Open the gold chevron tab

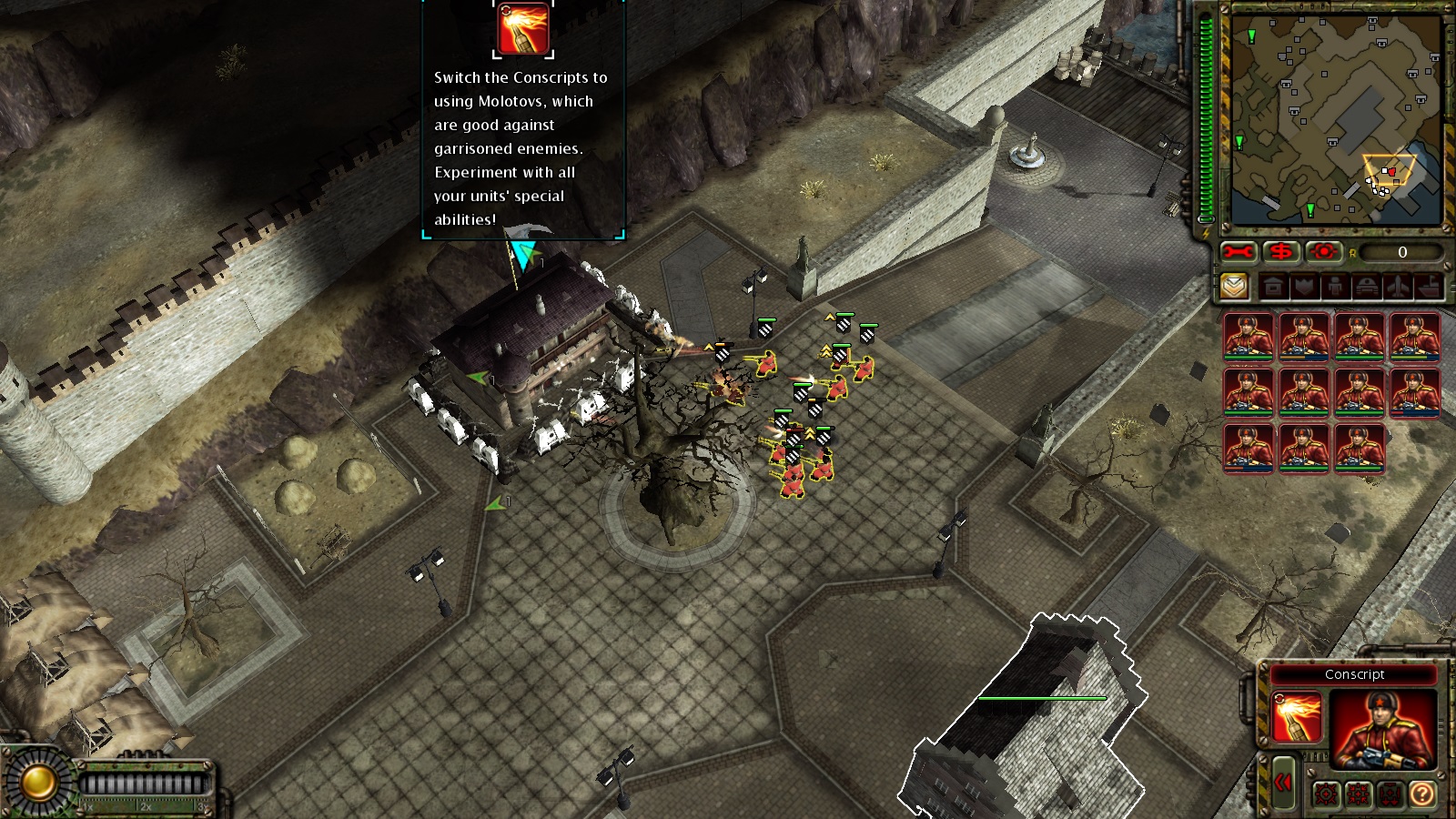click(x=1234, y=287)
